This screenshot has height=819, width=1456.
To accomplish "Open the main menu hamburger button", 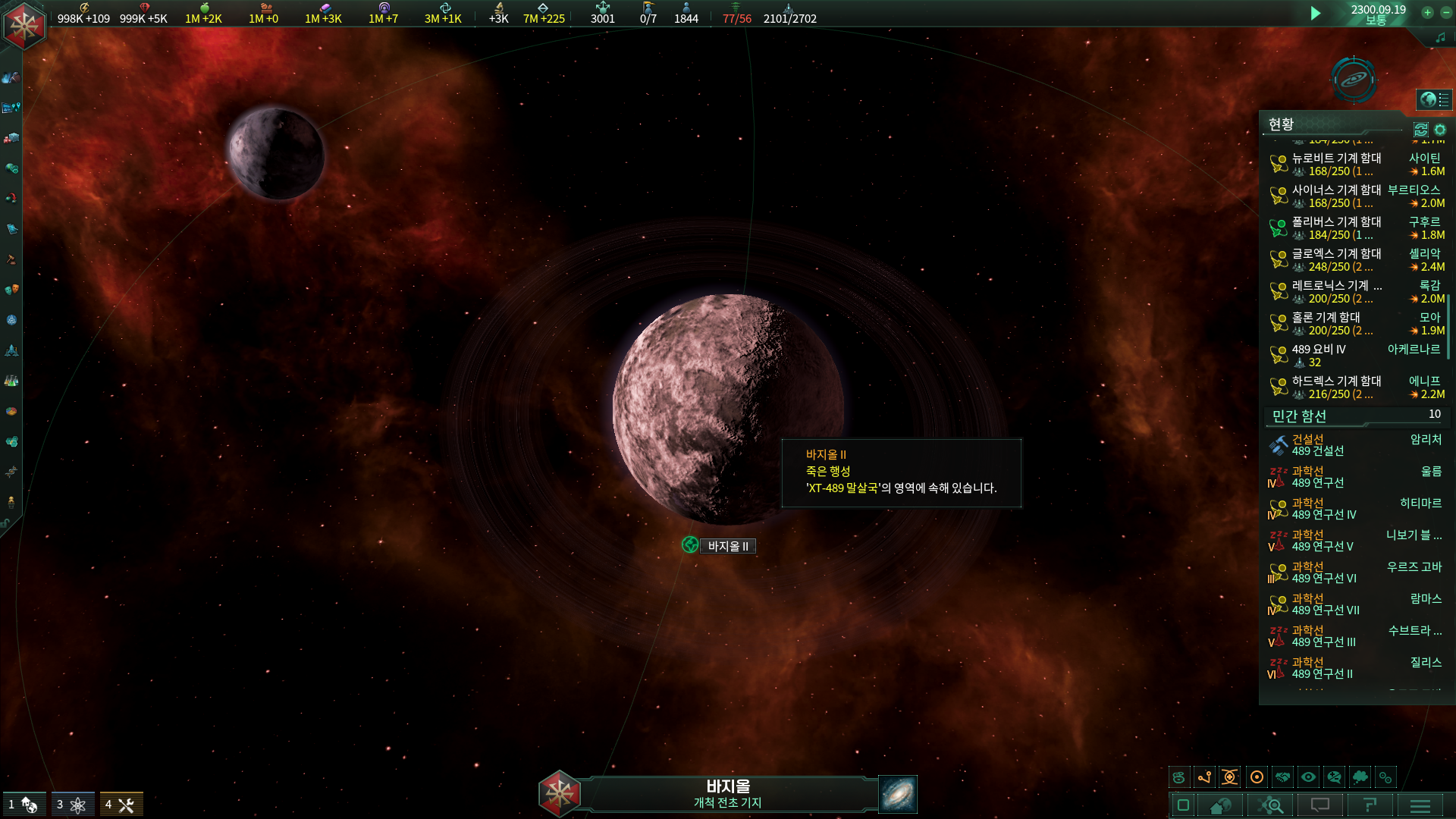I will click(x=1420, y=805).
